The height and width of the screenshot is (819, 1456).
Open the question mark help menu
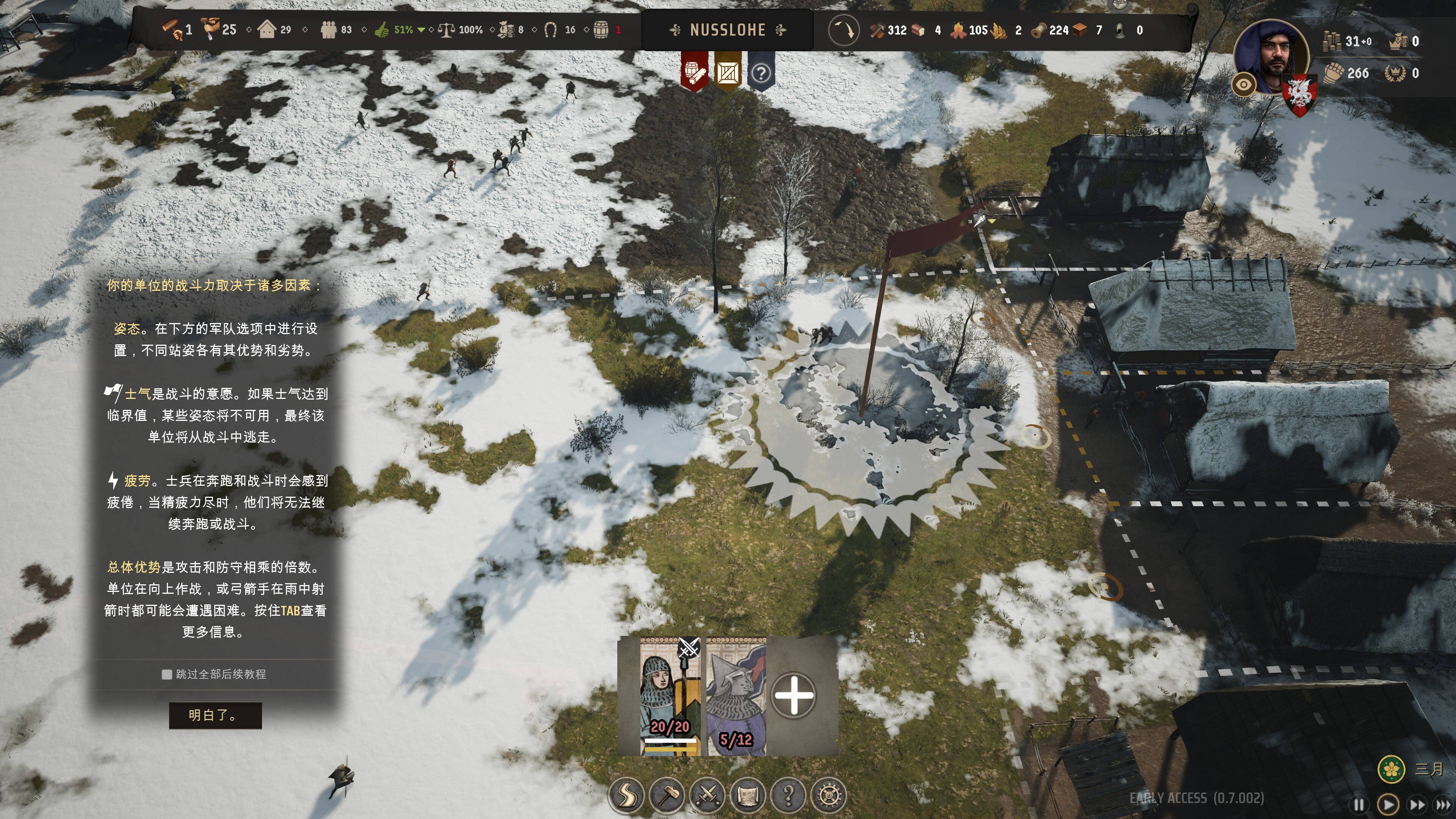(x=789, y=795)
